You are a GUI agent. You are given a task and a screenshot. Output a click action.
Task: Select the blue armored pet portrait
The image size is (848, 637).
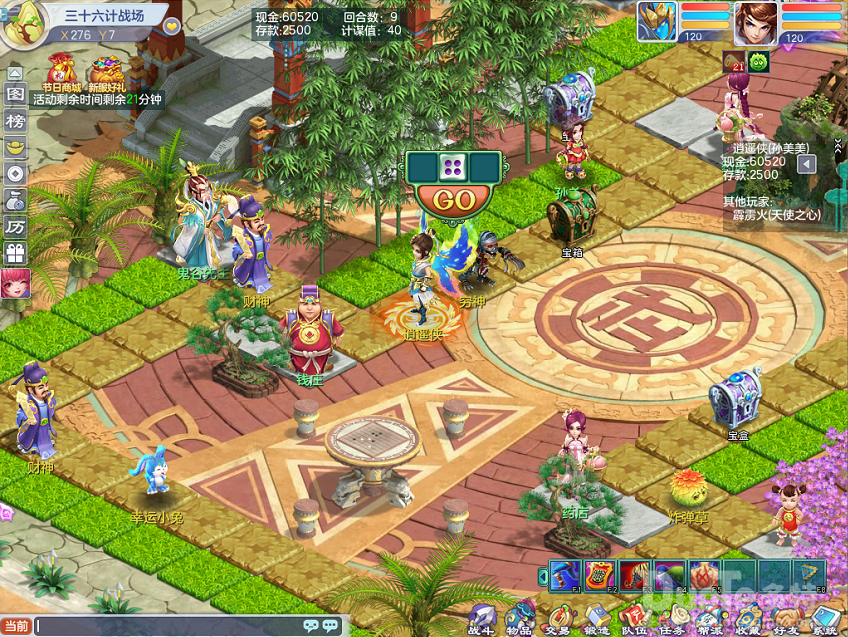(x=657, y=22)
